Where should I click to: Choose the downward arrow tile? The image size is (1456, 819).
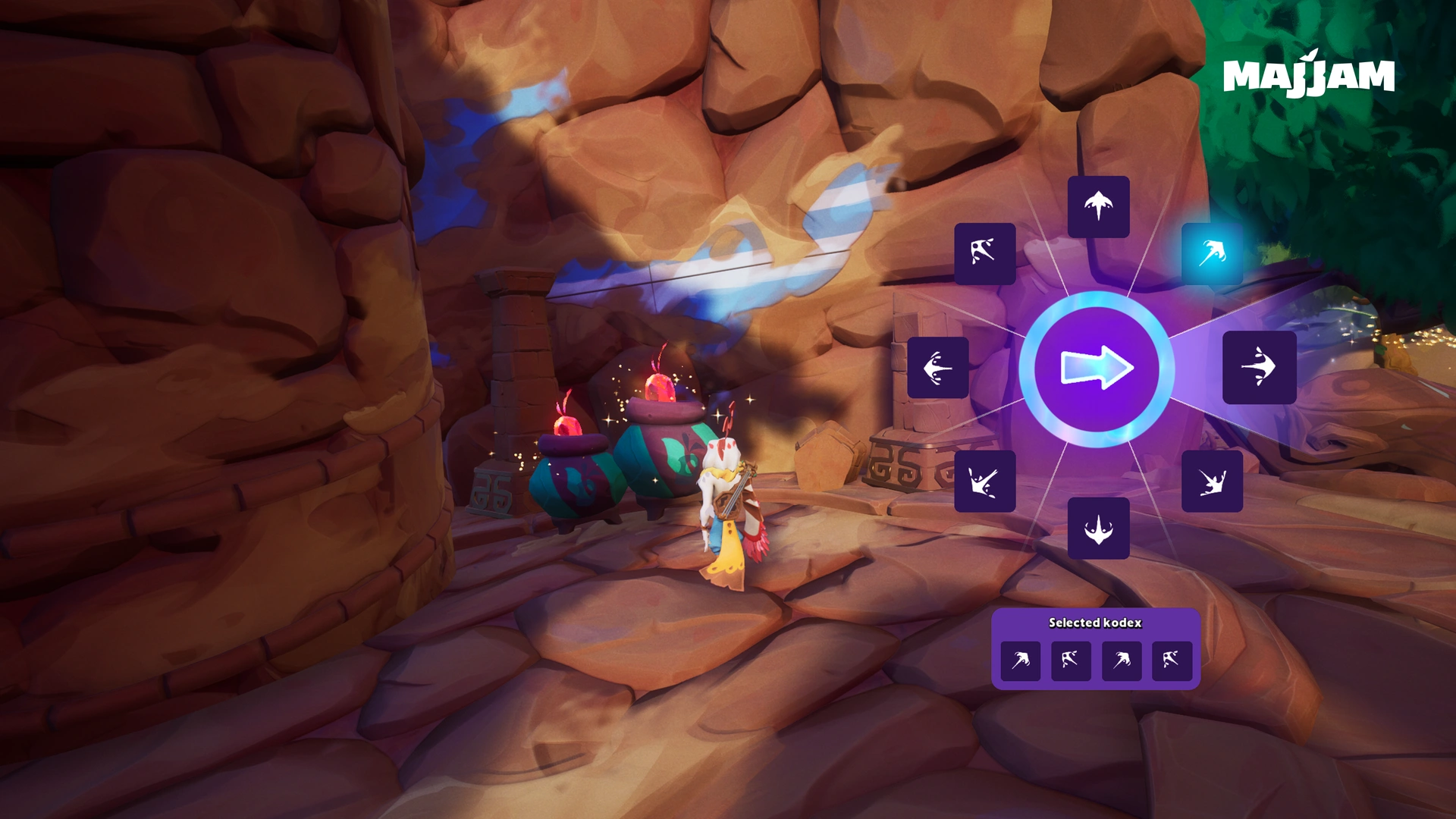tap(1098, 528)
